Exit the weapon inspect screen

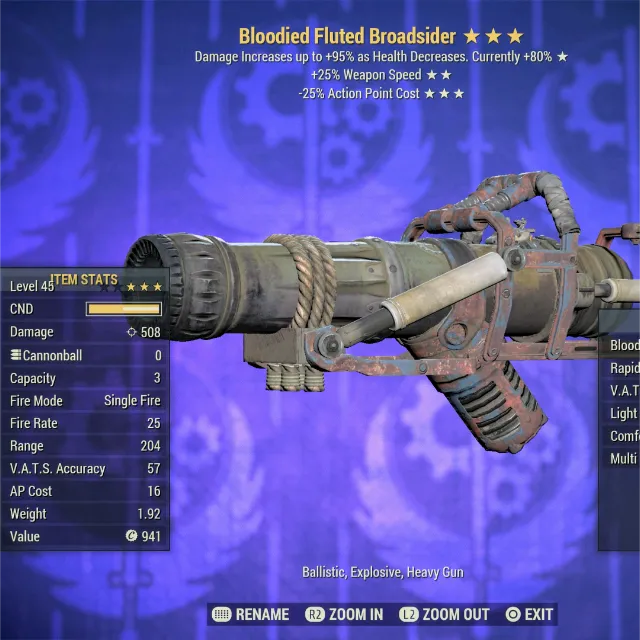529,614
